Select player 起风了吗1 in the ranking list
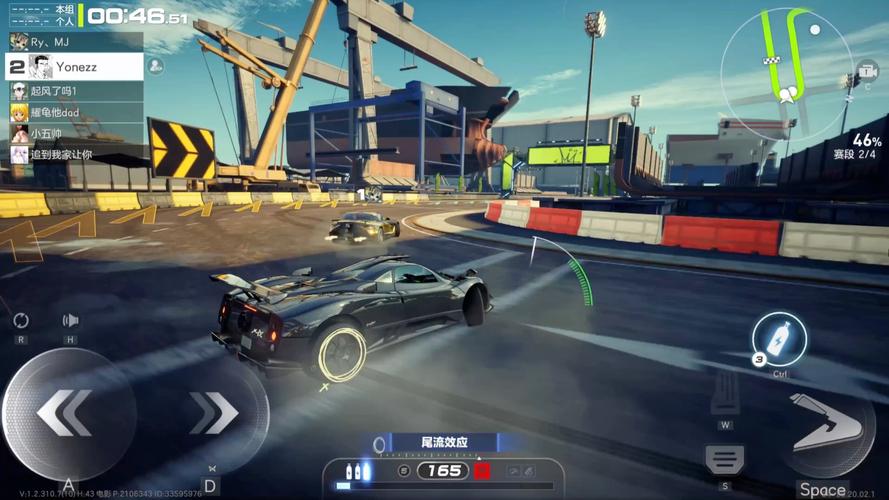The image size is (889, 500). [75, 90]
